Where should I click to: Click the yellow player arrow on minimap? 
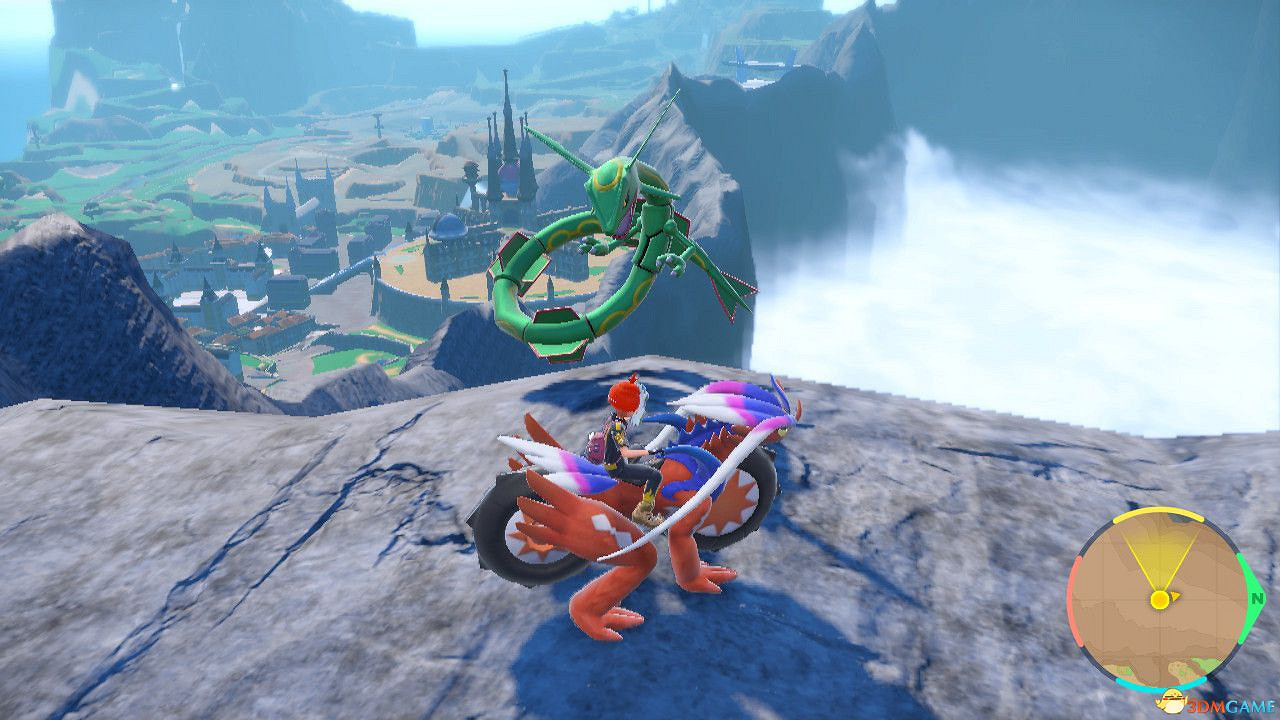[1160, 600]
